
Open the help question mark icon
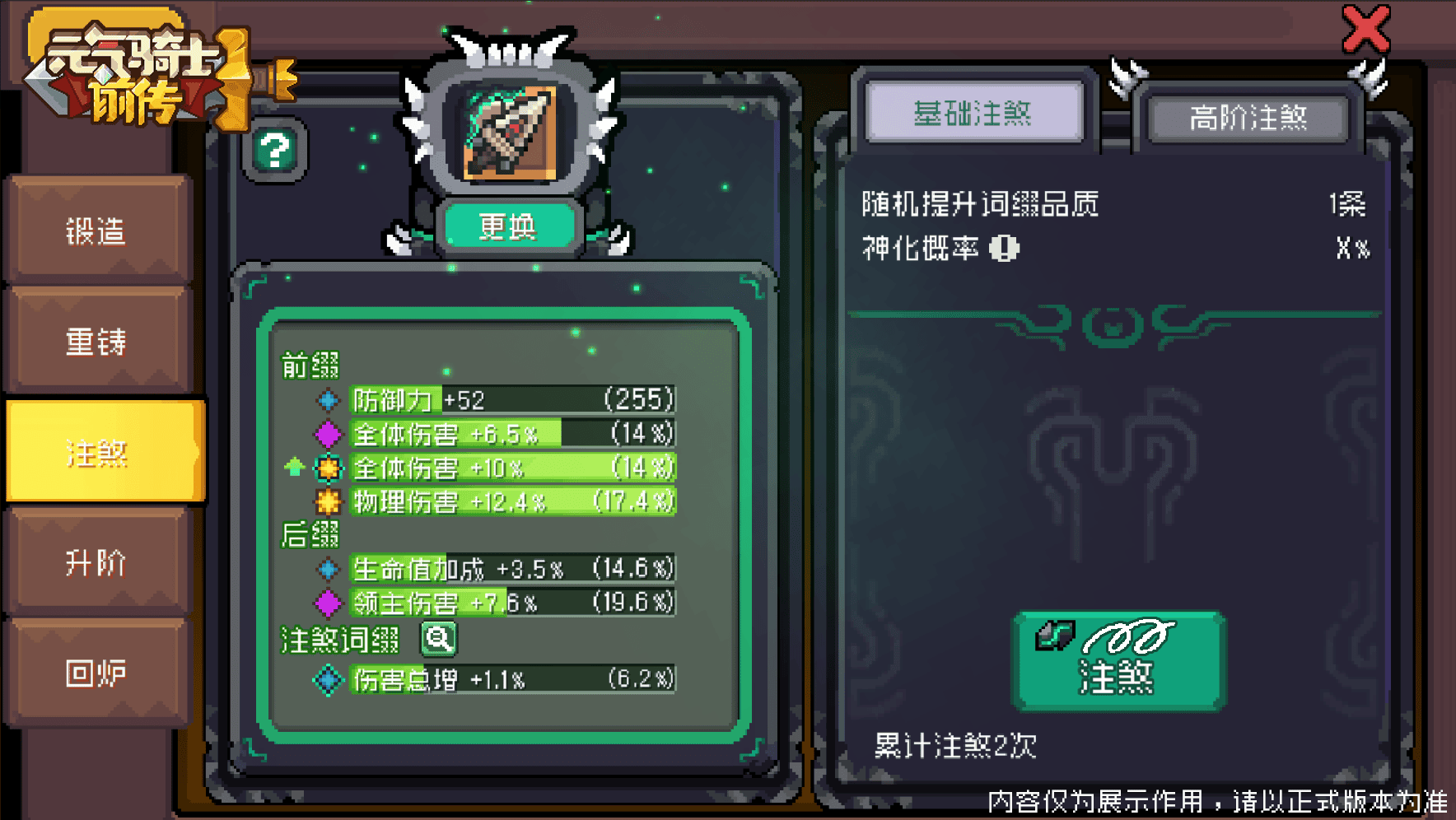point(276,151)
